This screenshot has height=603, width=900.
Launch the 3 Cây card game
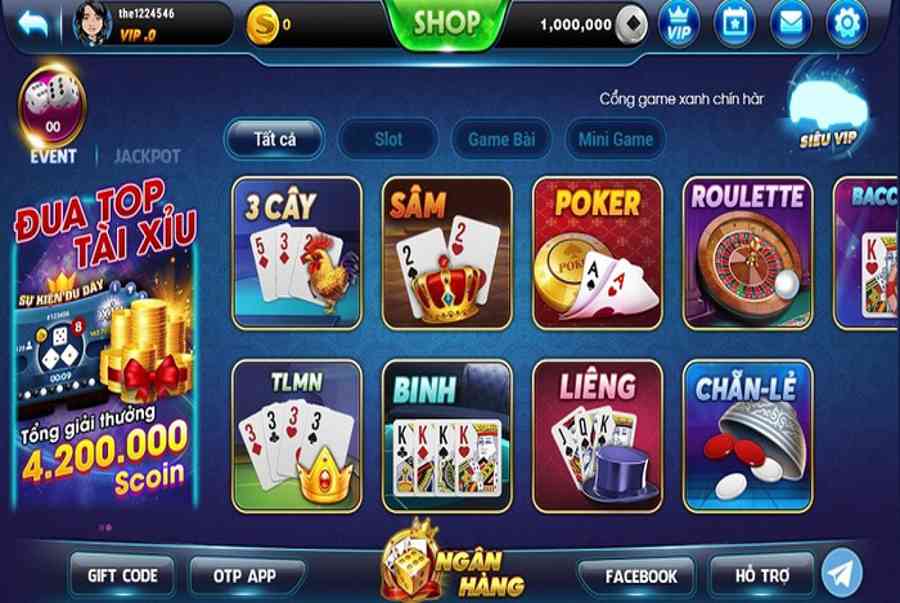click(x=297, y=253)
